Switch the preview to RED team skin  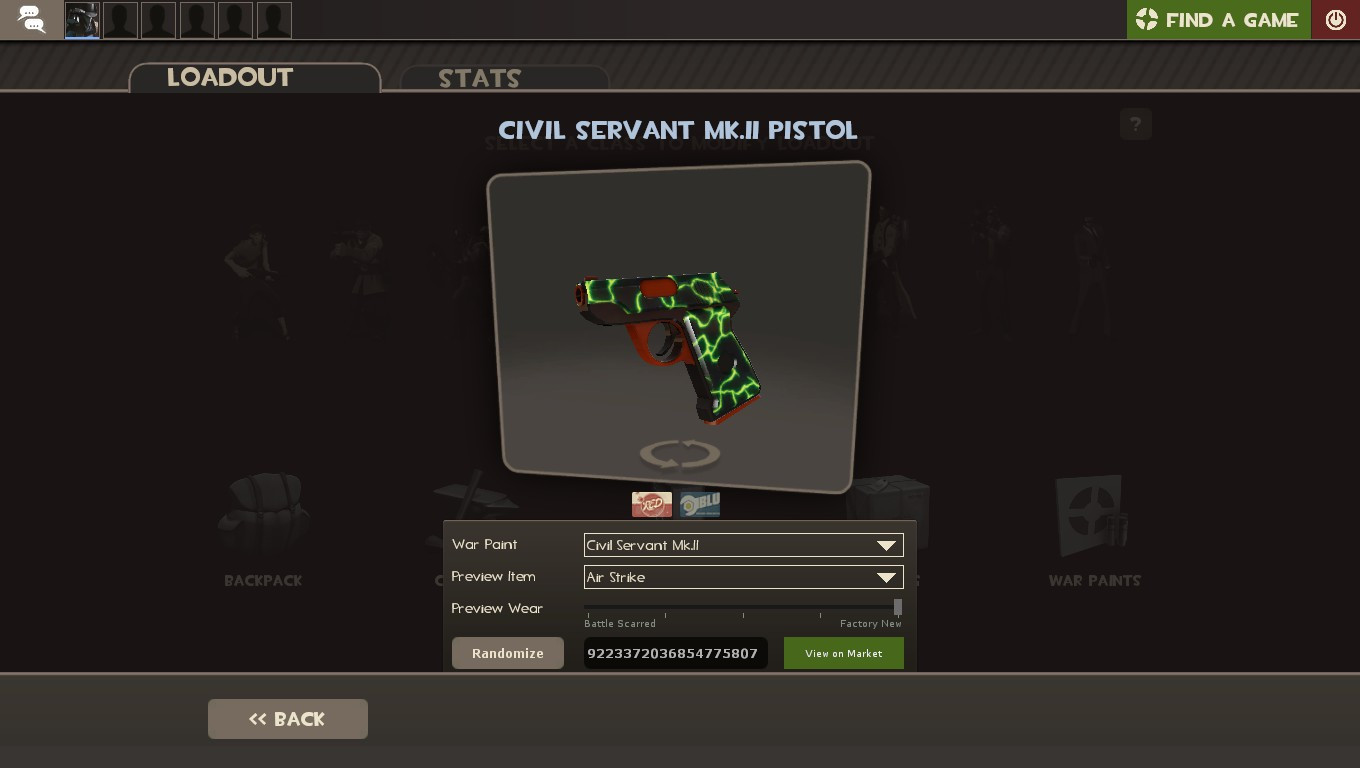652,504
